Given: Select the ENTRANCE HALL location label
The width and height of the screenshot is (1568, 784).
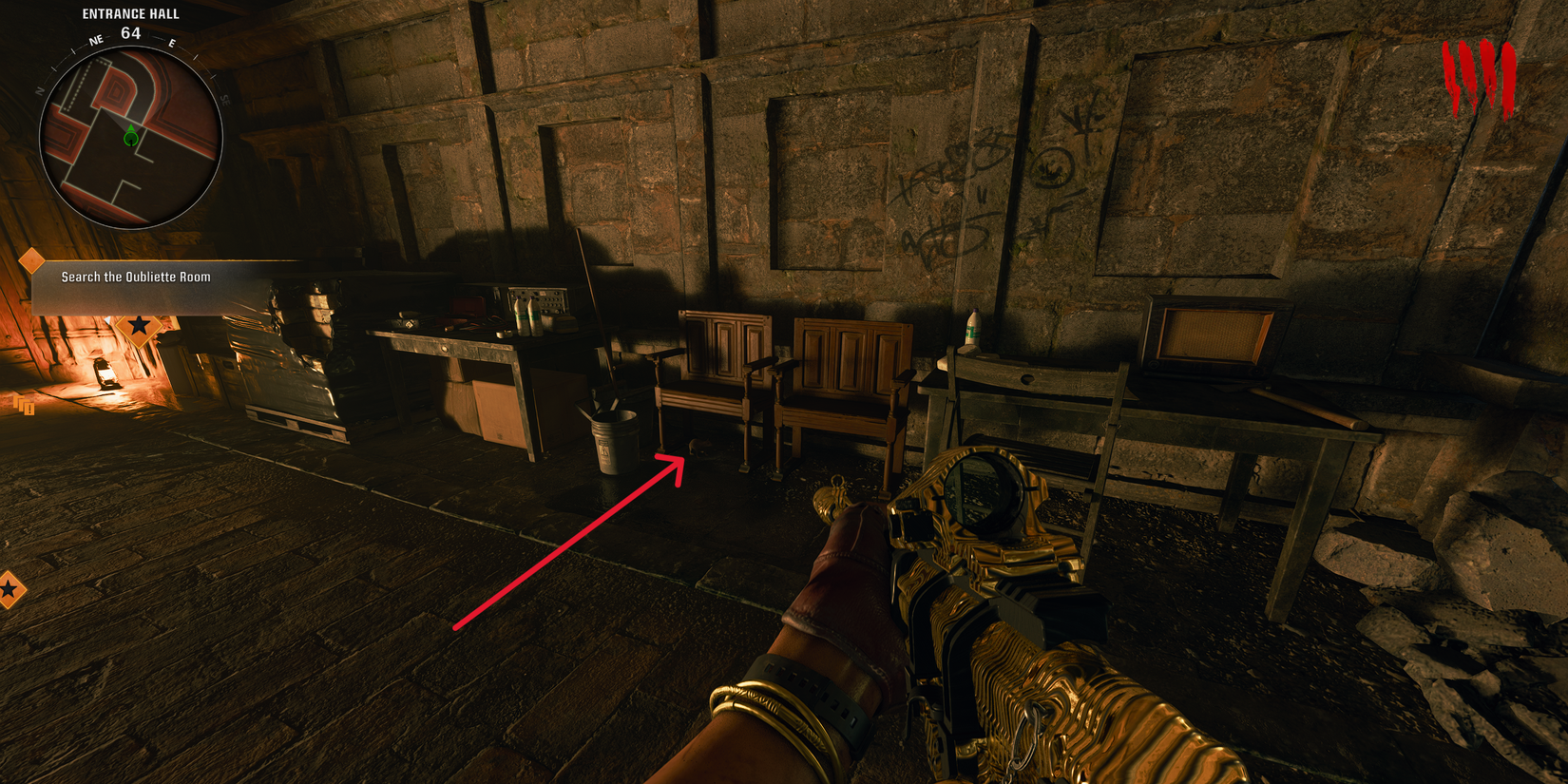Looking at the screenshot, I should (130, 13).
